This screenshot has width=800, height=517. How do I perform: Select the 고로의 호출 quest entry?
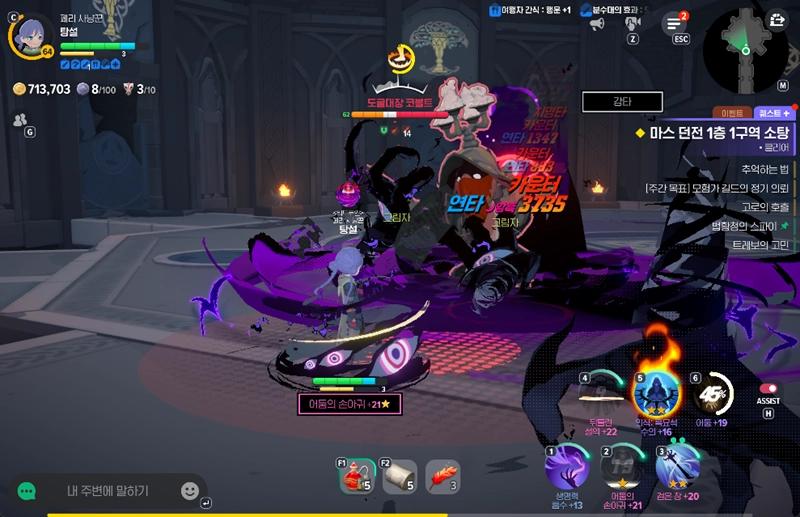point(765,207)
